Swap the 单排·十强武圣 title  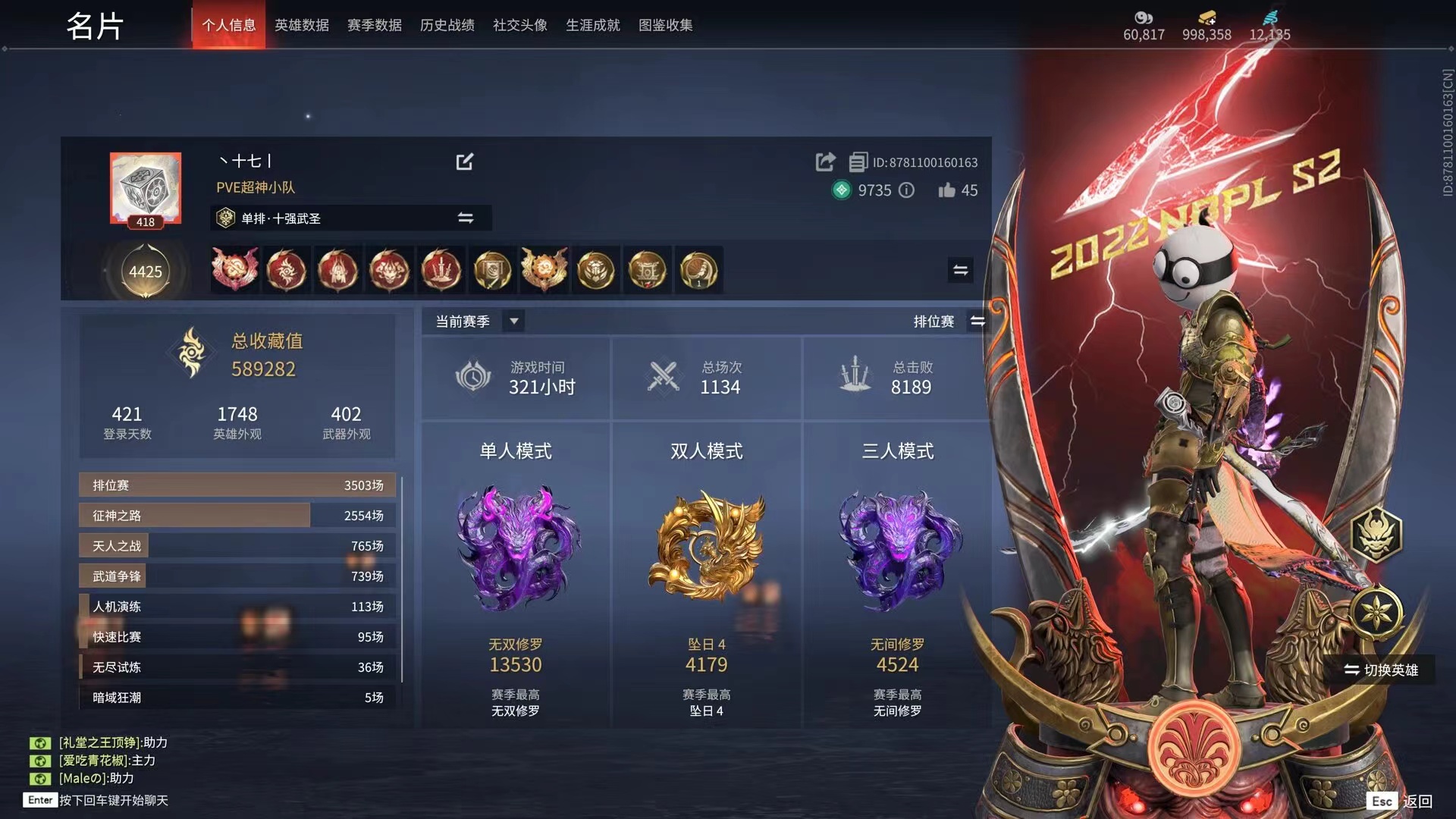click(x=465, y=218)
